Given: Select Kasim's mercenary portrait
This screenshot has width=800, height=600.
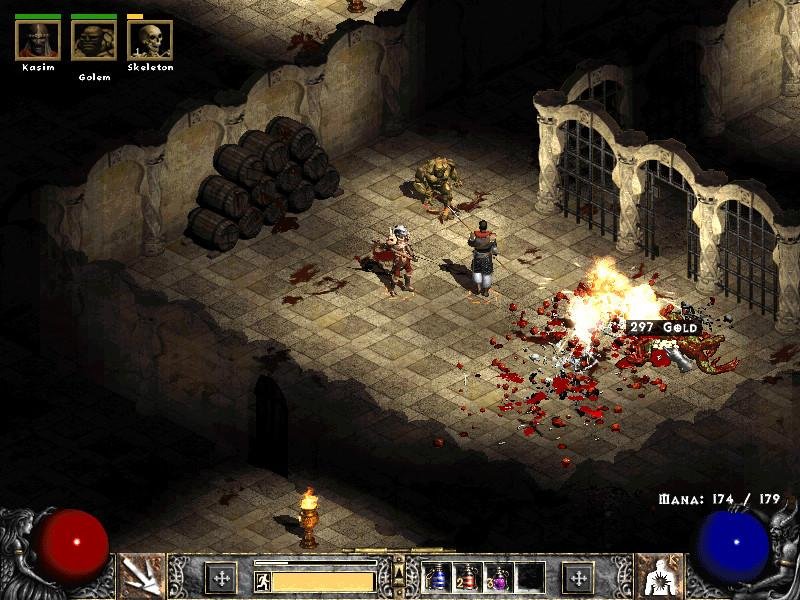Looking at the screenshot, I should pyautogui.click(x=38, y=40).
